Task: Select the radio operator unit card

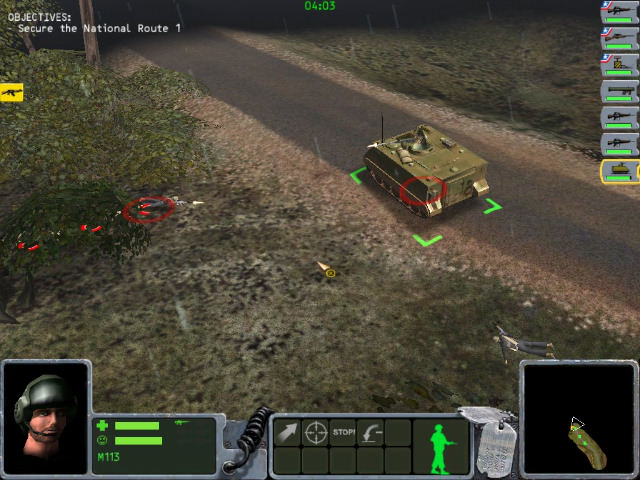Action: [620, 65]
